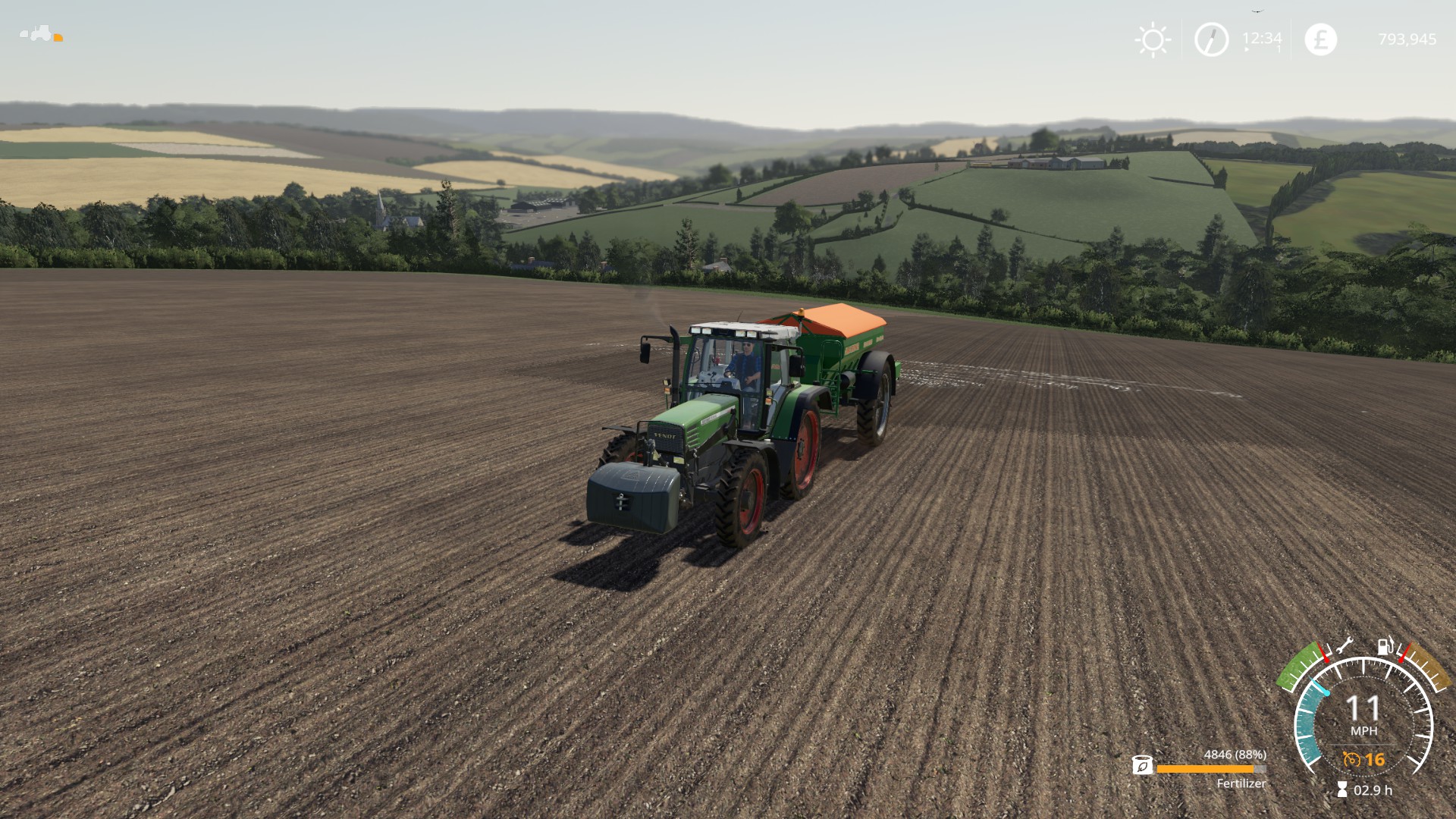Select the wrench vehicle-damage icon
The image size is (1456, 819).
point(1345,646)
